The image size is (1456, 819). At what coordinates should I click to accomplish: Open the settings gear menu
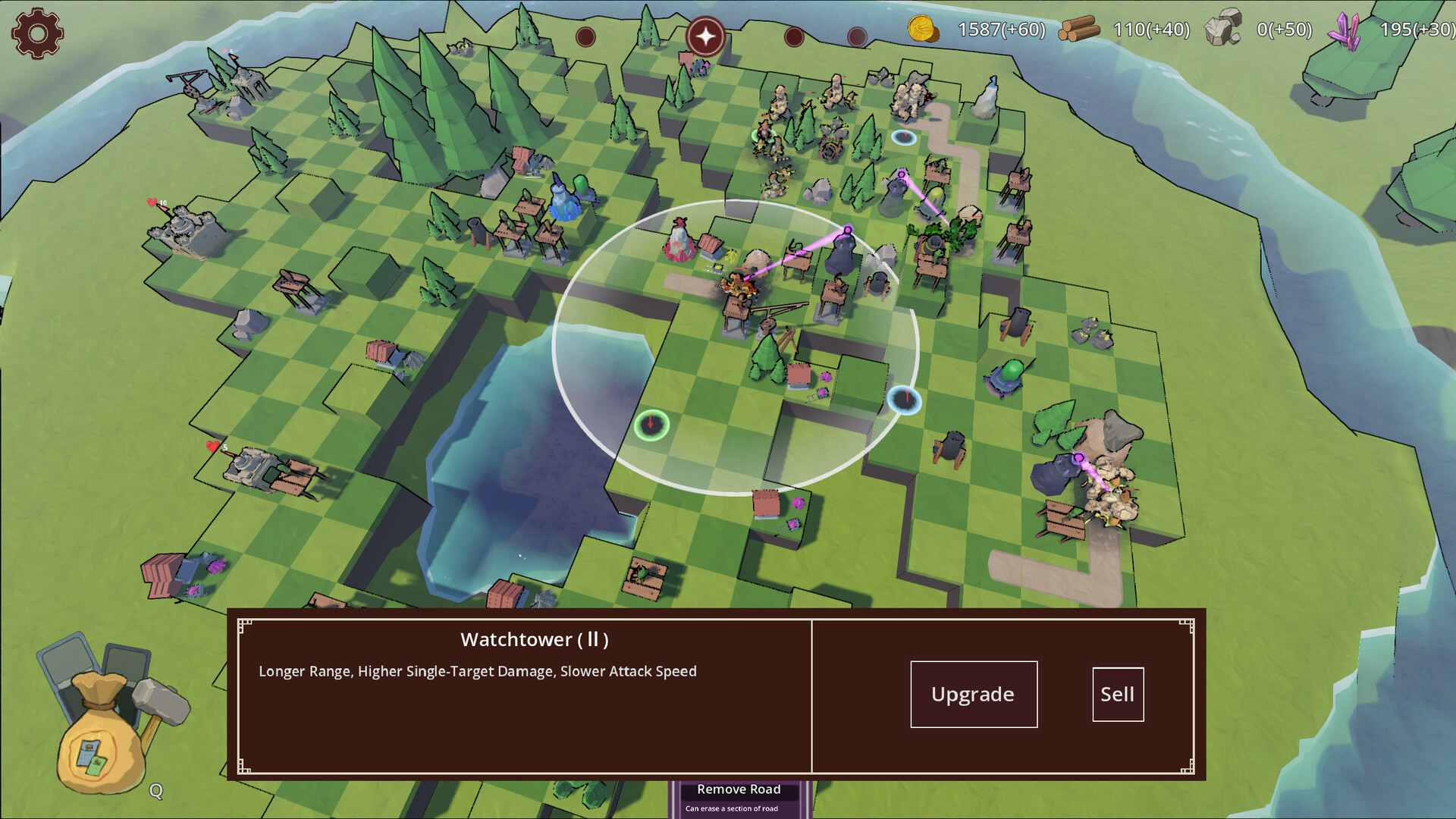pyautogui.click(x=36, y=33)
